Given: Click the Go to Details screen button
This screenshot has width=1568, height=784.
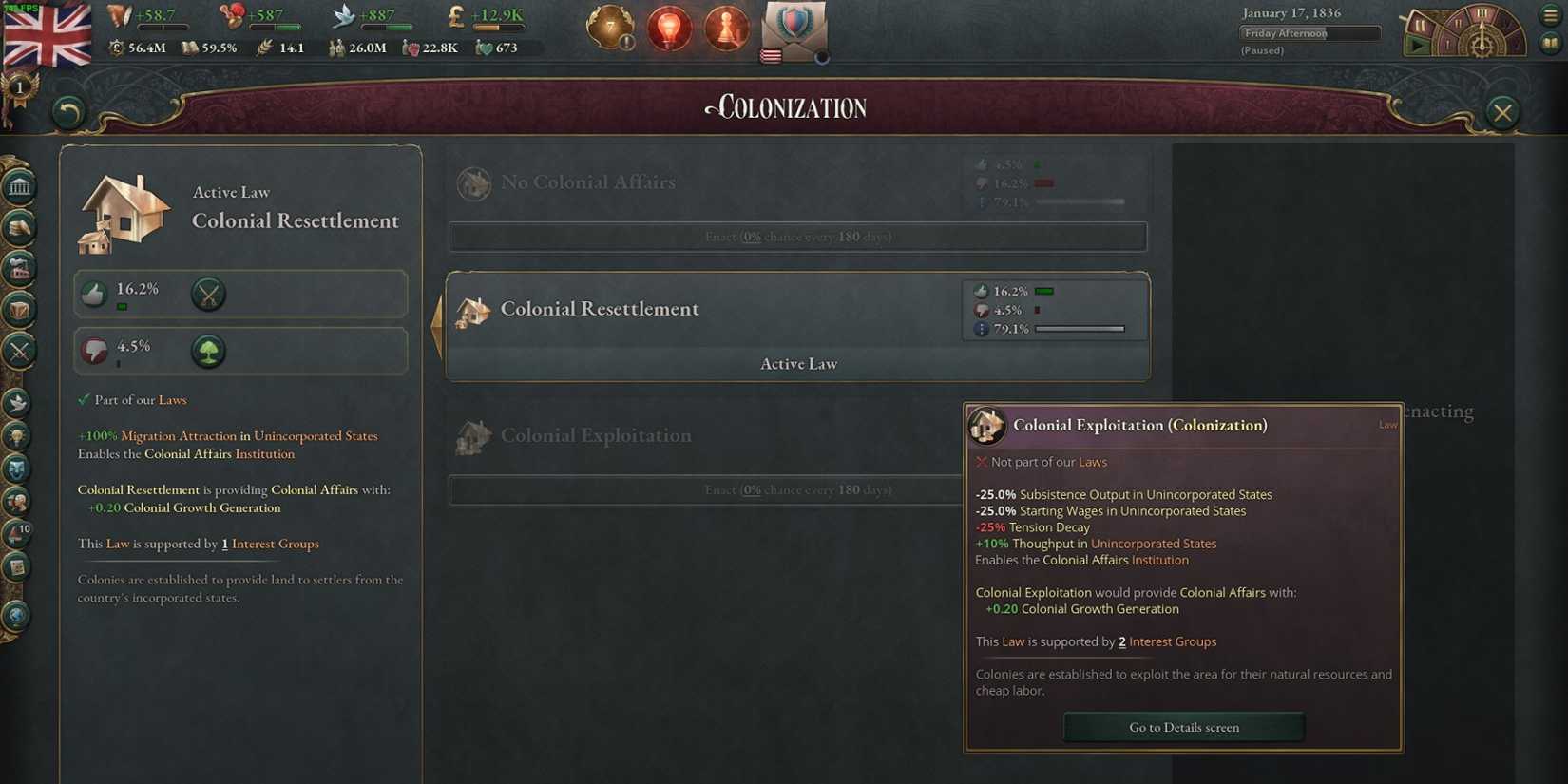Looking at the screenshot, I should (x=1183, y=727).
